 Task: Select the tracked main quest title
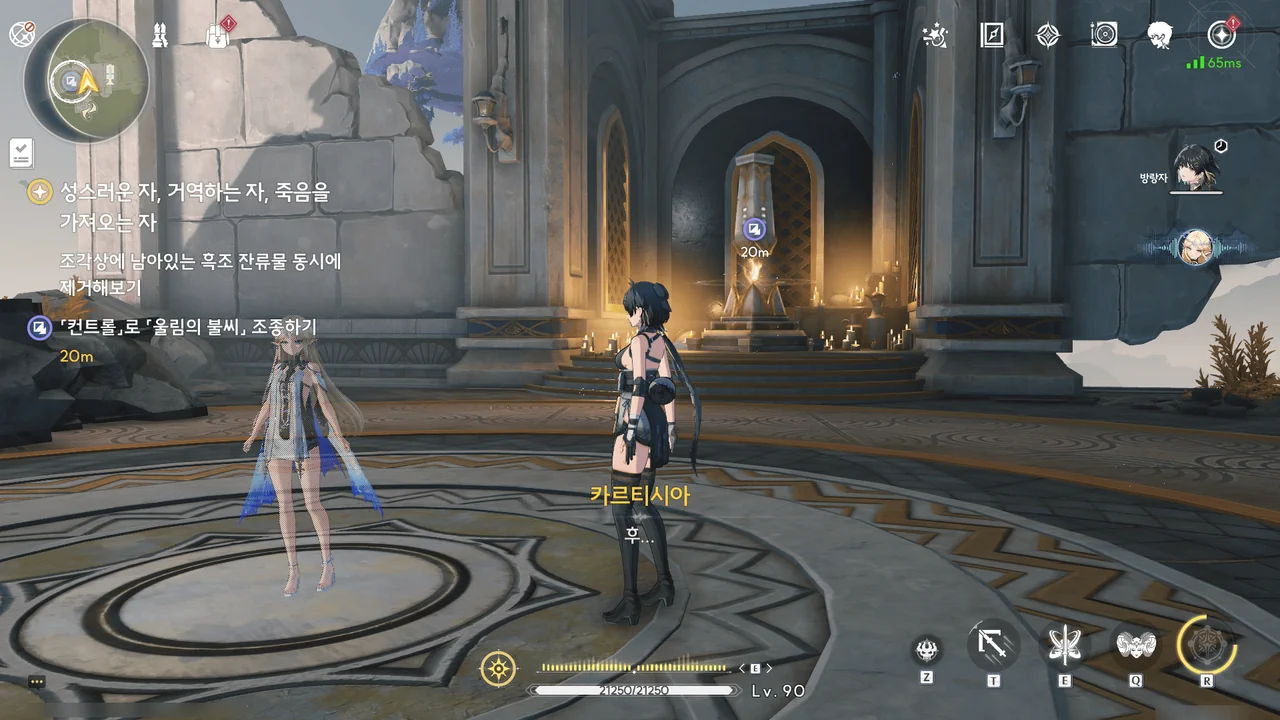tap(180, 192)
